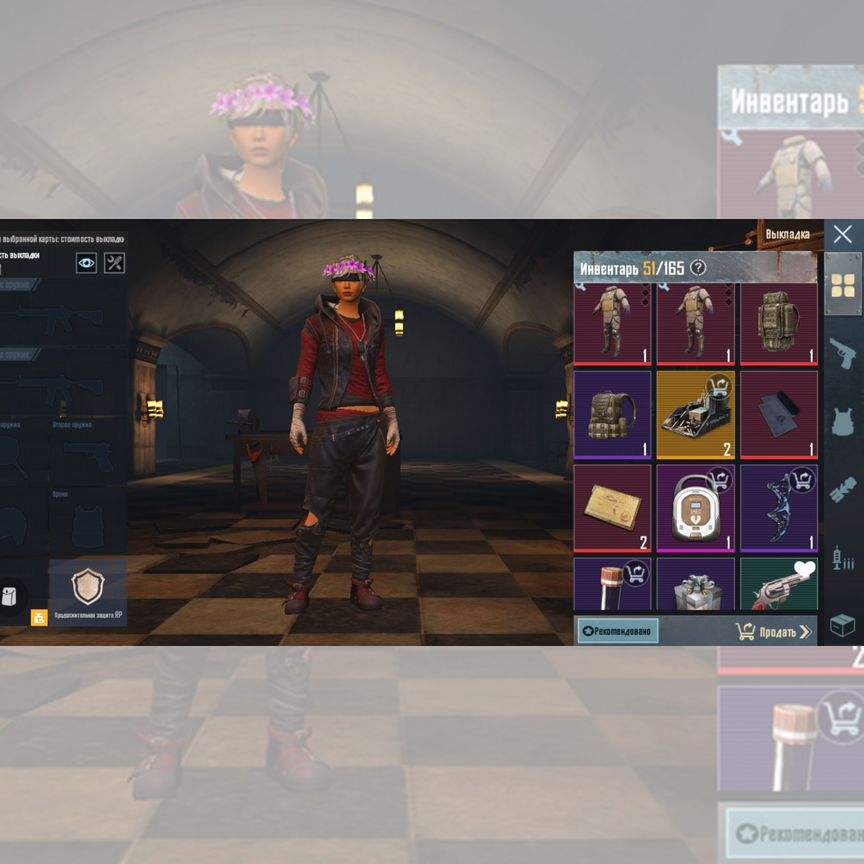Open the inventory help question mark
This screenshot has height=864, width=864.
point(698,268)
